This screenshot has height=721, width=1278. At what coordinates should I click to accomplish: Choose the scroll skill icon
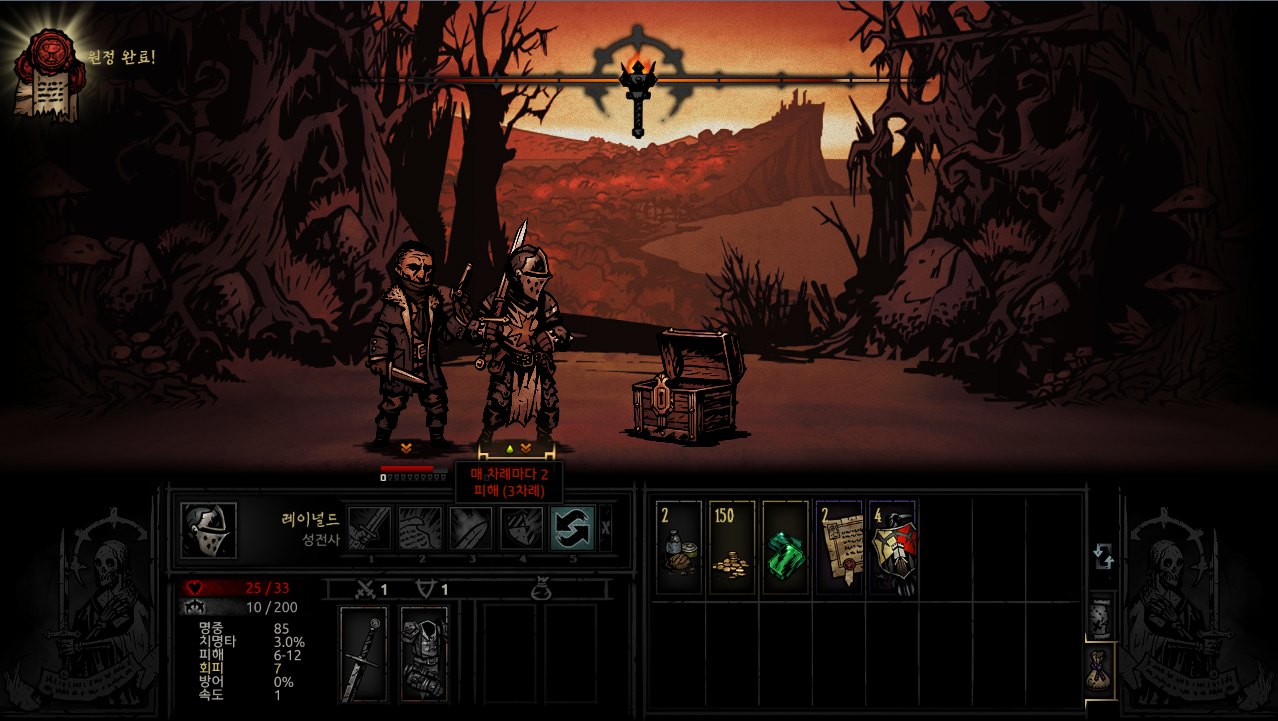(x=420, y=528)
